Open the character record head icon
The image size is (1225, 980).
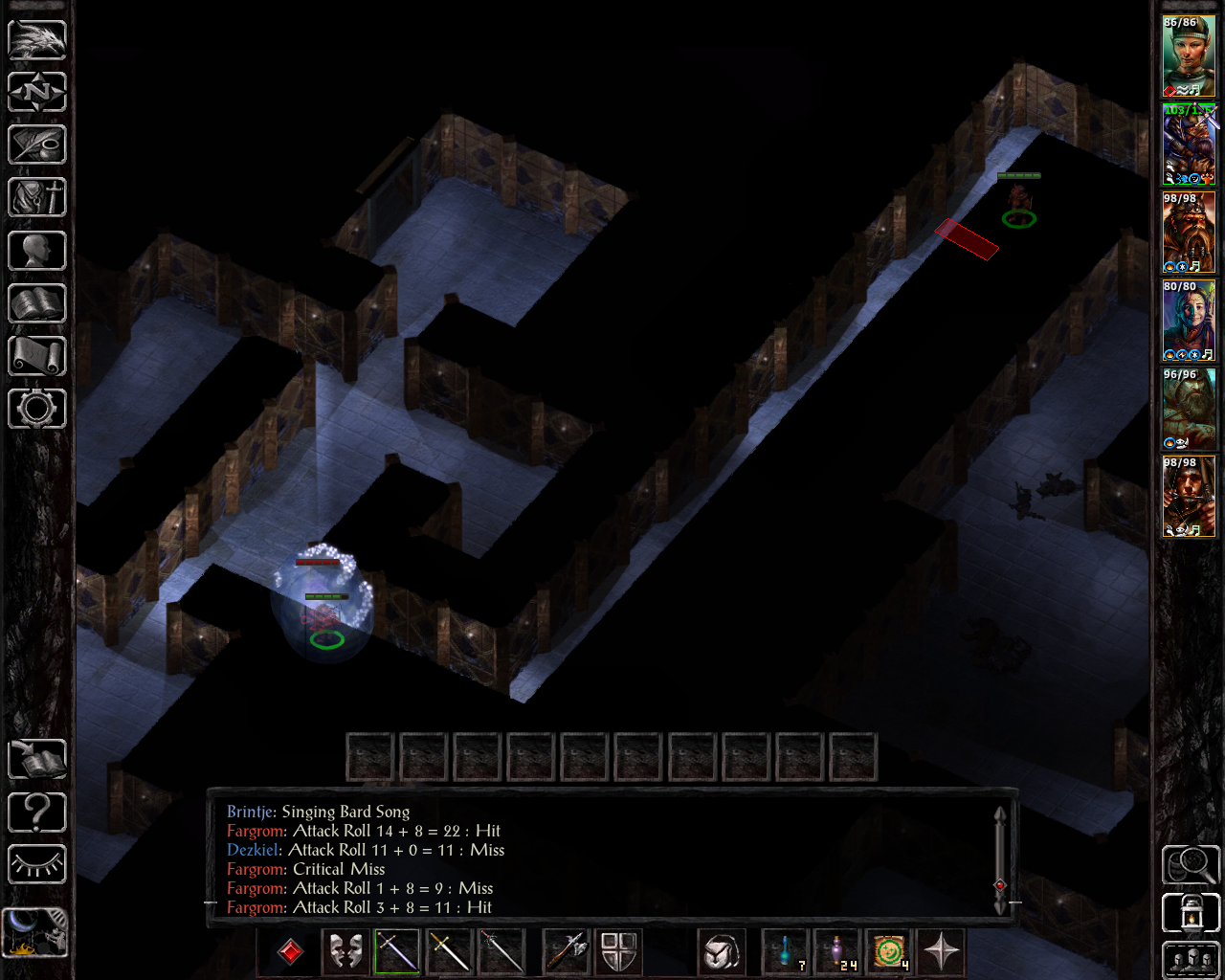tap(37, 251)
